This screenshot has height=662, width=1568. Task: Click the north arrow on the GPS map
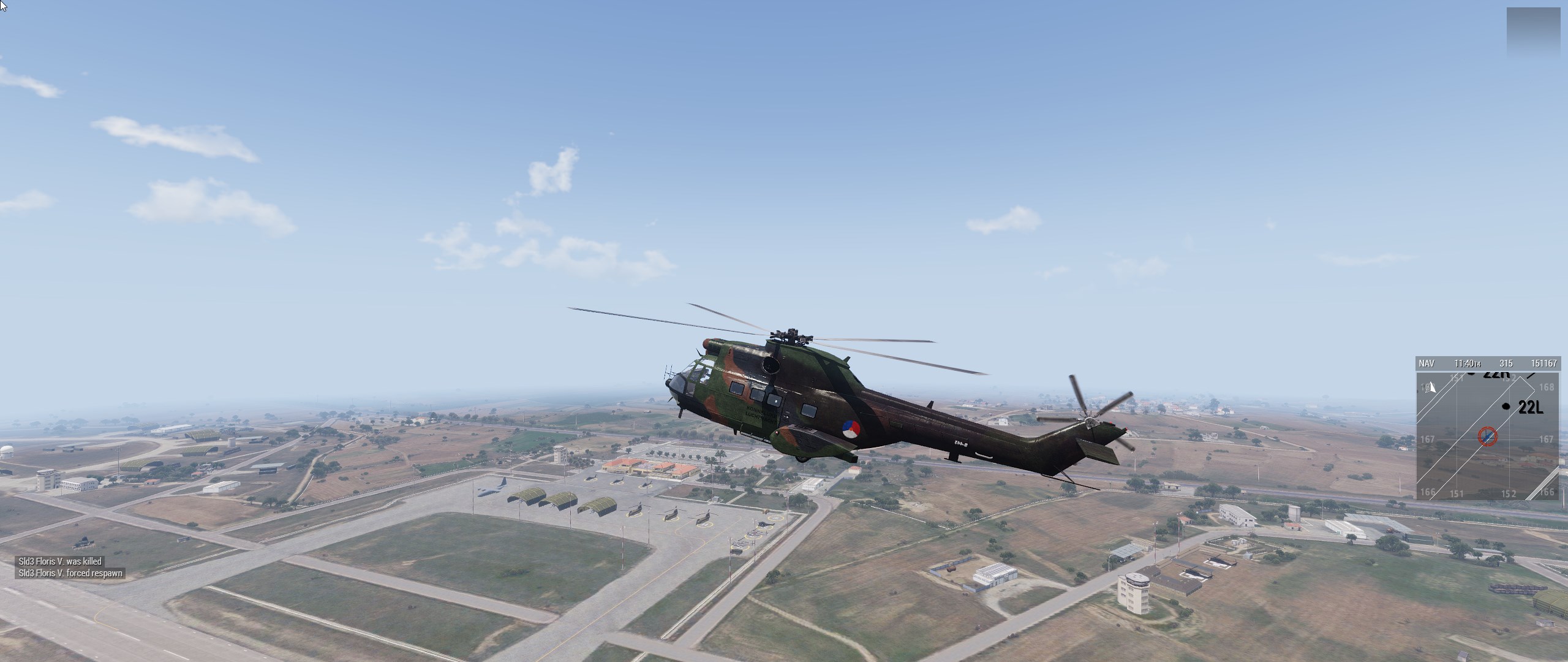click(x=1432, y=387)
